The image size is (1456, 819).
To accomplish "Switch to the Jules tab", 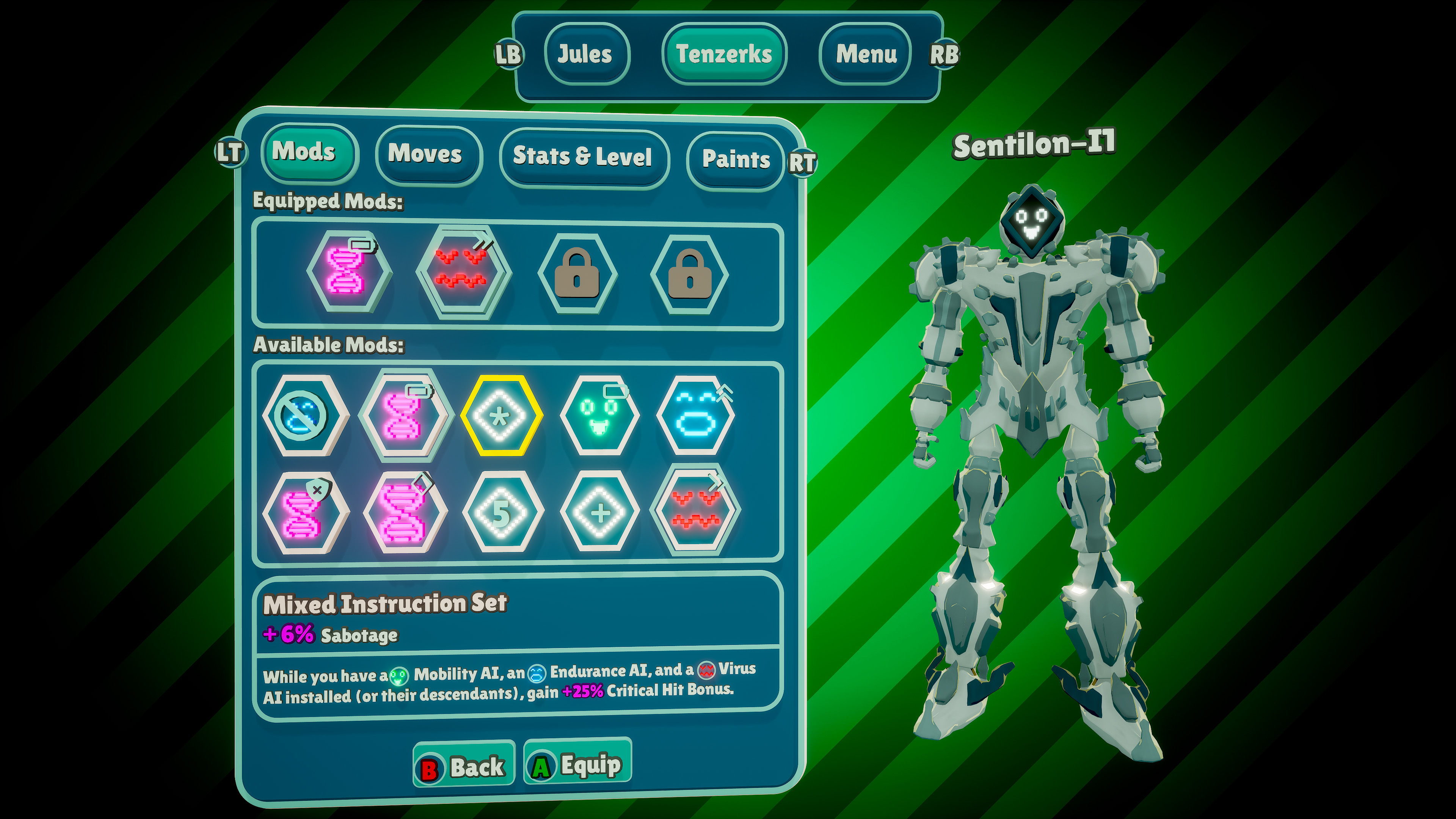I will point(585,54).
